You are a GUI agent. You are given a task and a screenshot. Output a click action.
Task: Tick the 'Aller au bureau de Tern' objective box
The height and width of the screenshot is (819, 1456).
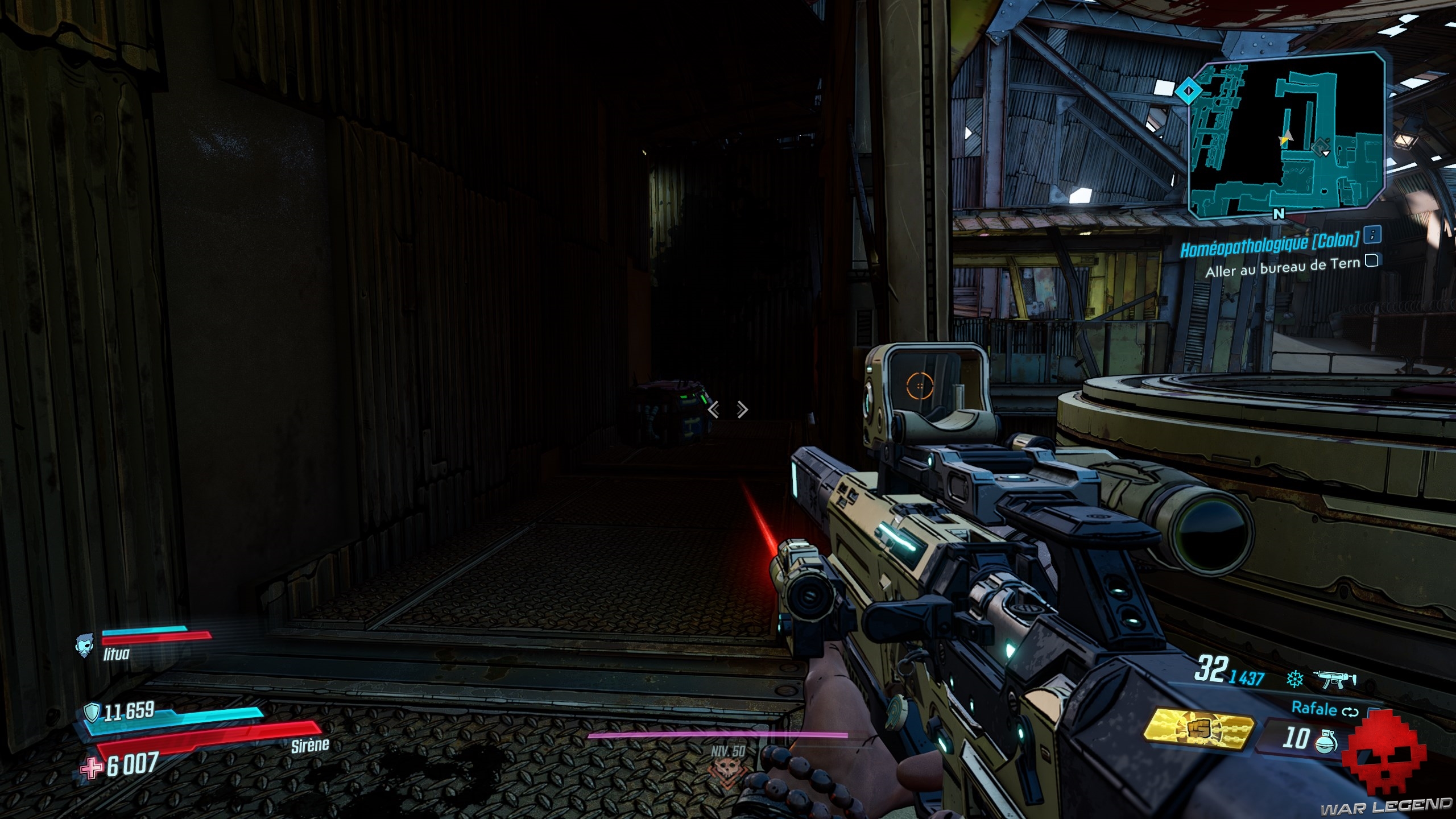[x=1372, y=260]
